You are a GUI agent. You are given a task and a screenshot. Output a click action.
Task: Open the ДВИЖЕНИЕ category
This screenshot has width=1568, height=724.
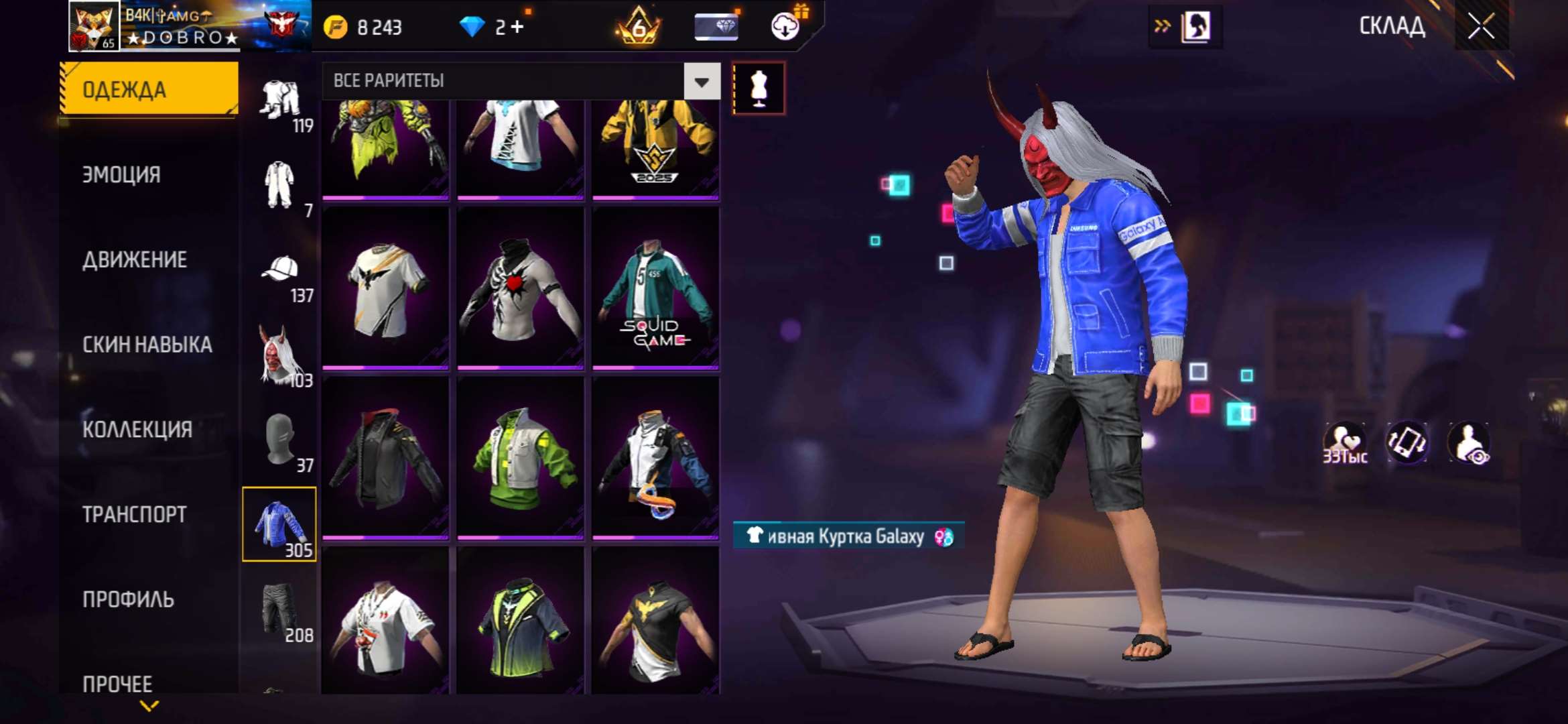[x=134, y=260]
